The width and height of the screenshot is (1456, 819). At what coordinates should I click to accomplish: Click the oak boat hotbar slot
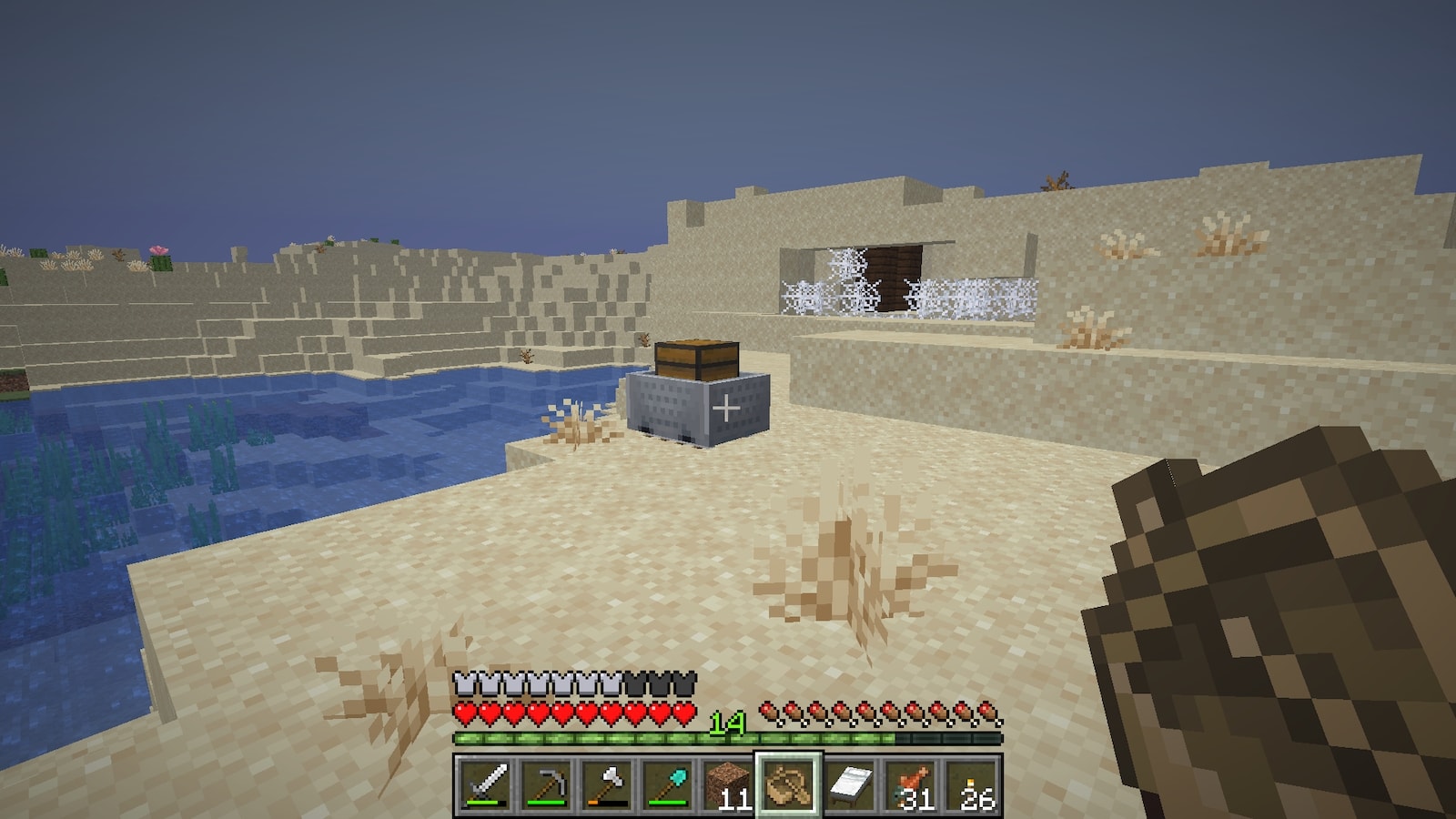pyautogui.click(x=790, y=784)
